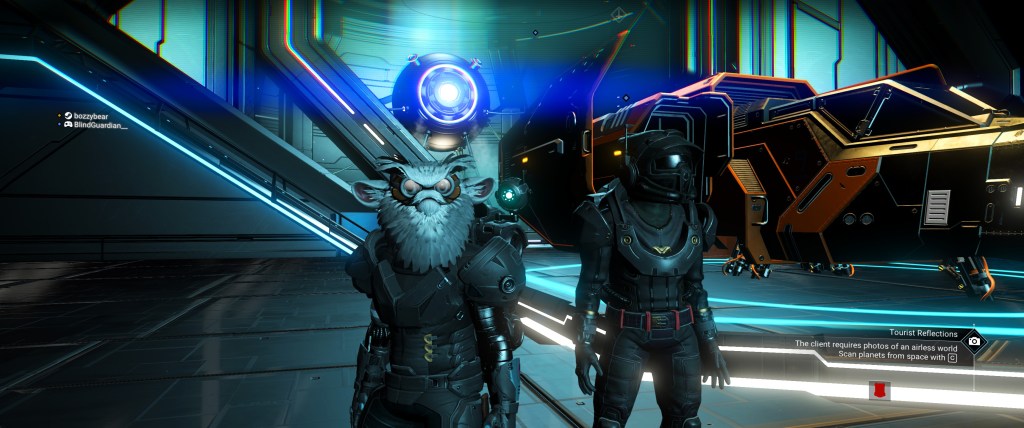This screenshot has width=1024, height=428.
Task: Open the Tourist Reflections mission tracker
Action: pos(923,333)
